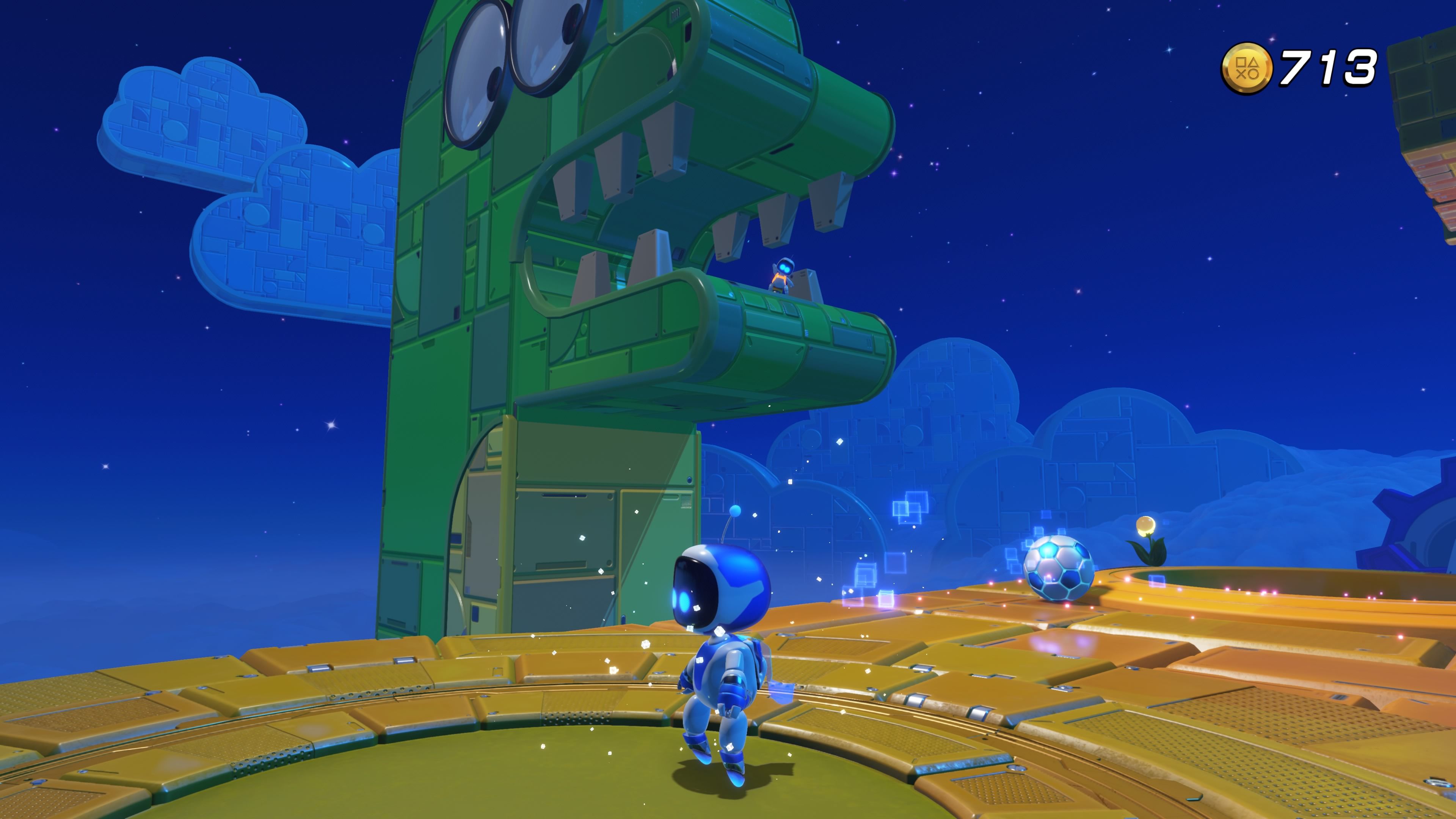Select the Square symbol on the coin icon
Viewport: 1456px width, 819px height.
point(1241,63)
